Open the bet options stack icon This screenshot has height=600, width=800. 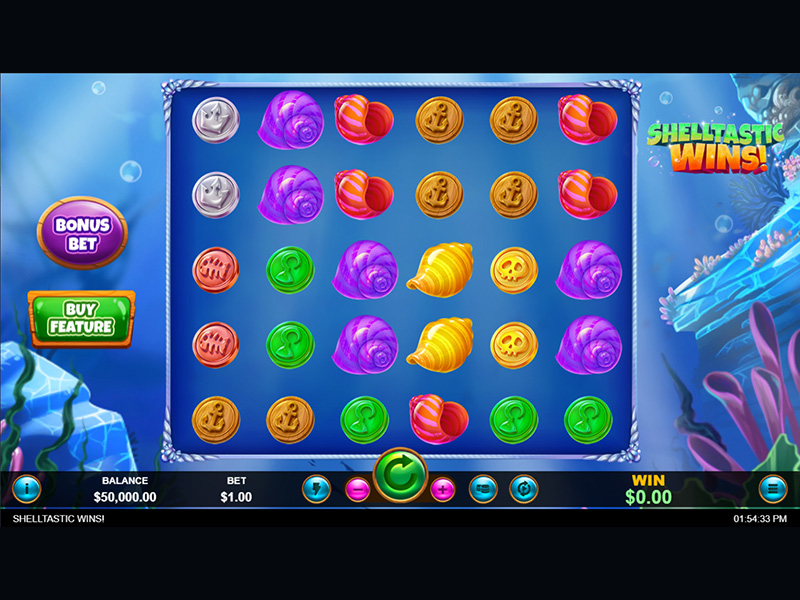[483, 489]
